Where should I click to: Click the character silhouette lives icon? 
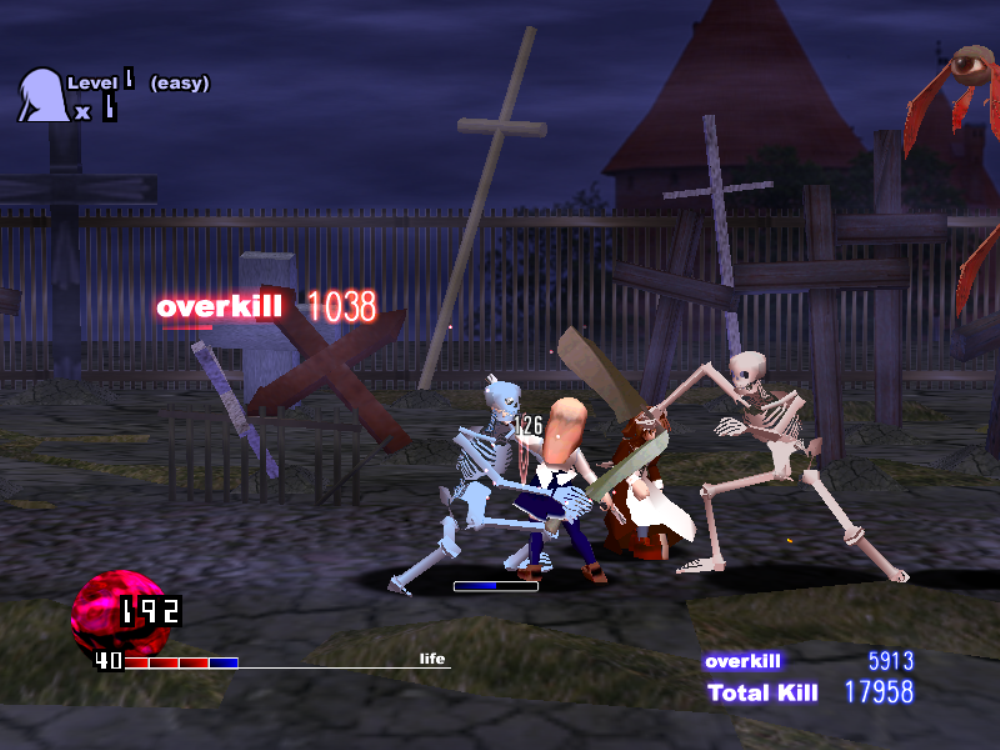pyautogui.click(x=42, y=94)
